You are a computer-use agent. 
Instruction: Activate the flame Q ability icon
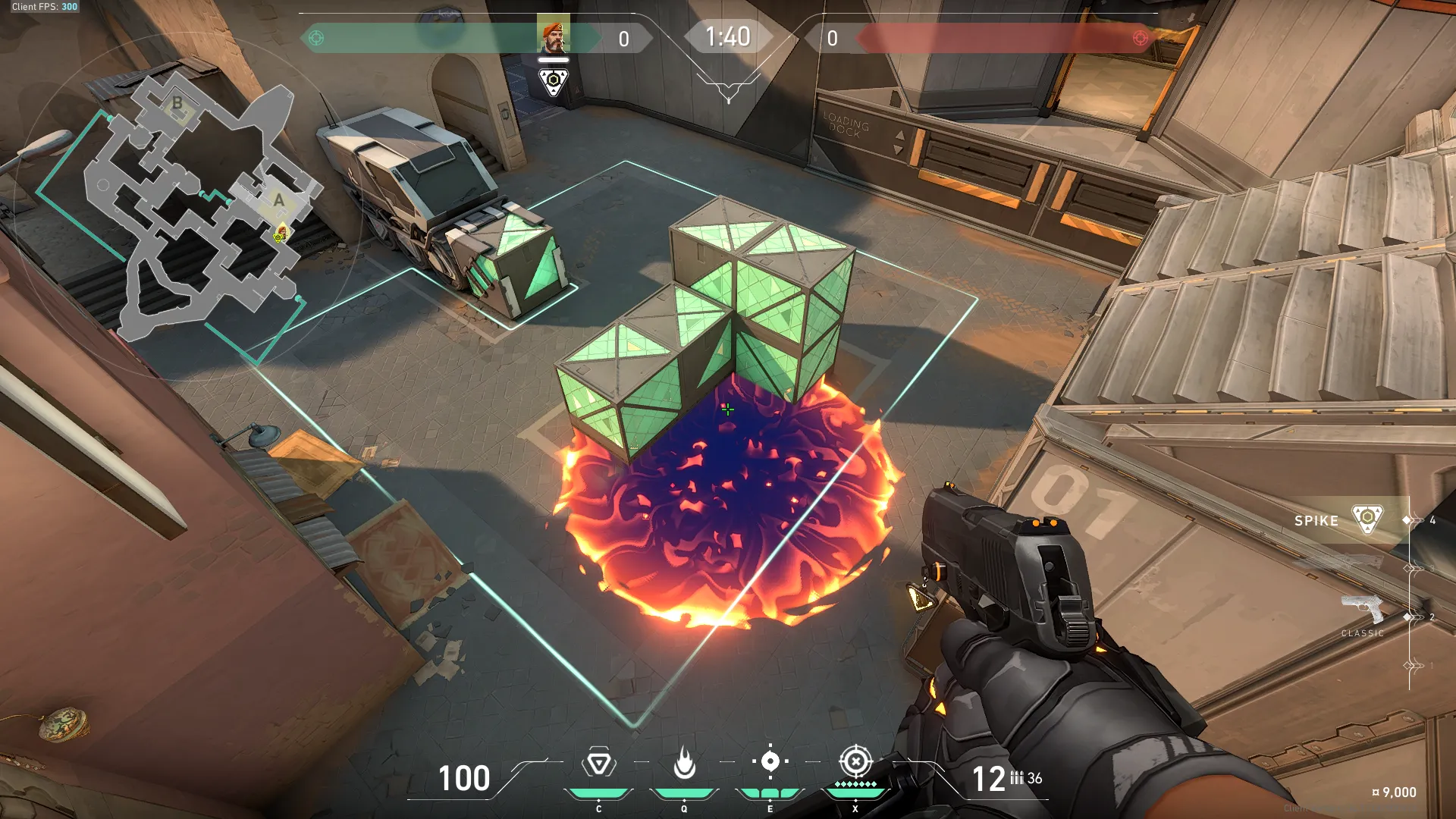[x=684, y=763]
